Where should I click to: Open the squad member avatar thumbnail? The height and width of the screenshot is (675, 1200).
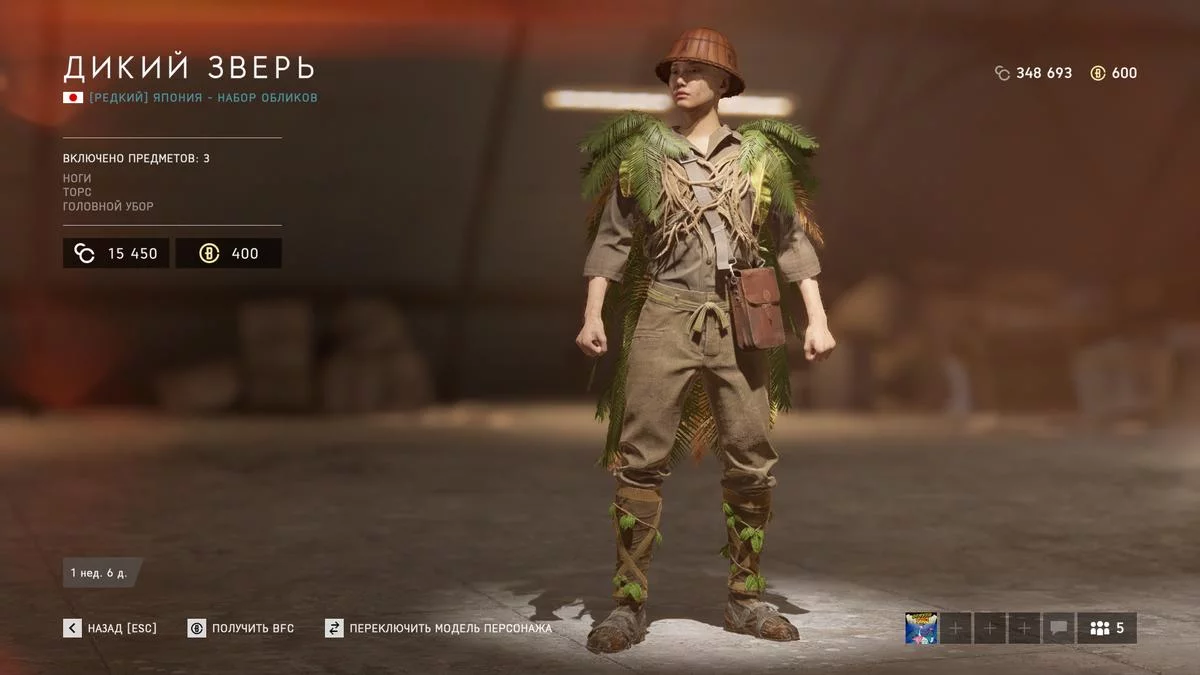pos(921,628)
